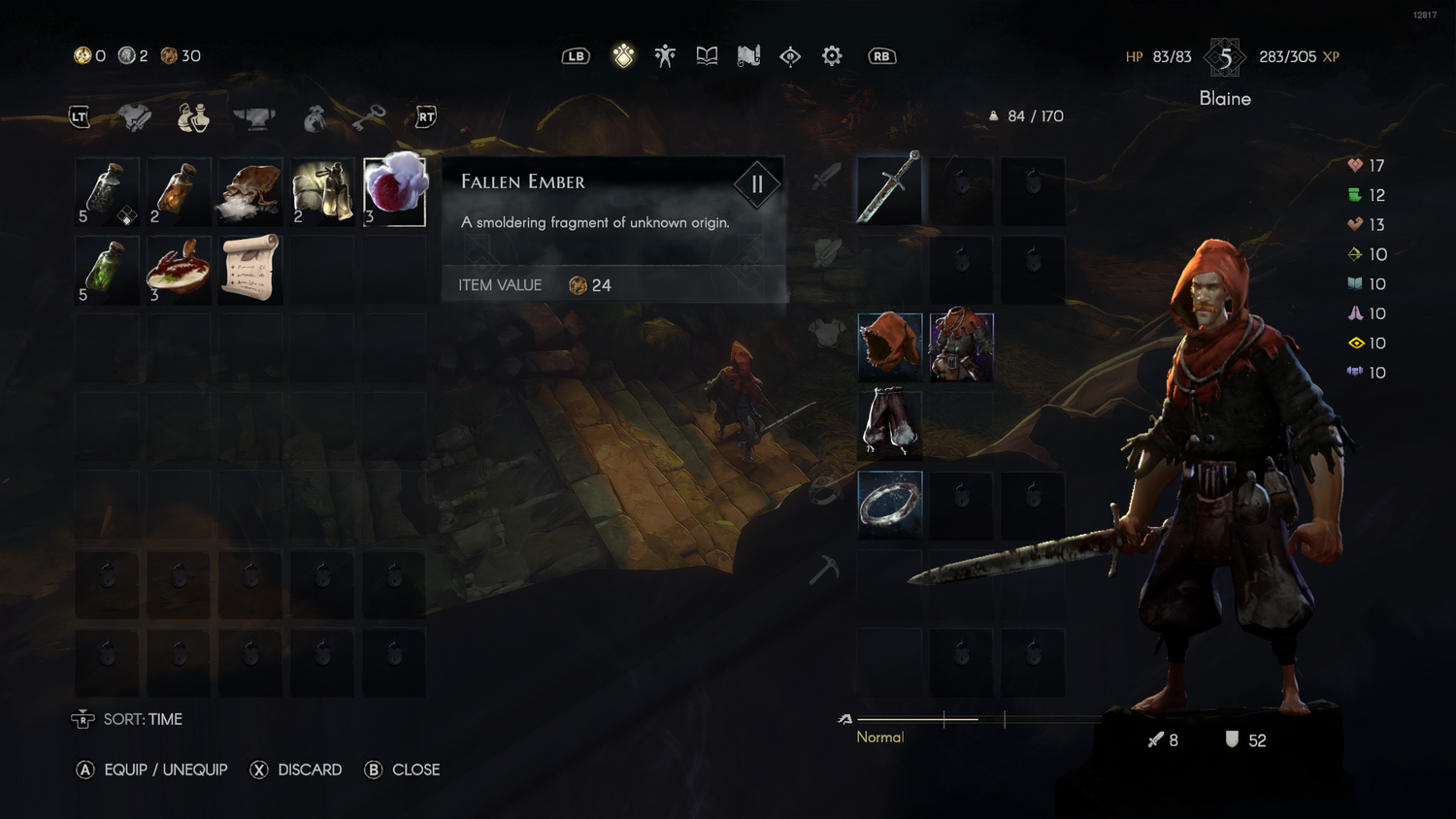The image size is (1456, 819).
Task: Switch to the anvil crafting materials category
Action: point(254,117)
